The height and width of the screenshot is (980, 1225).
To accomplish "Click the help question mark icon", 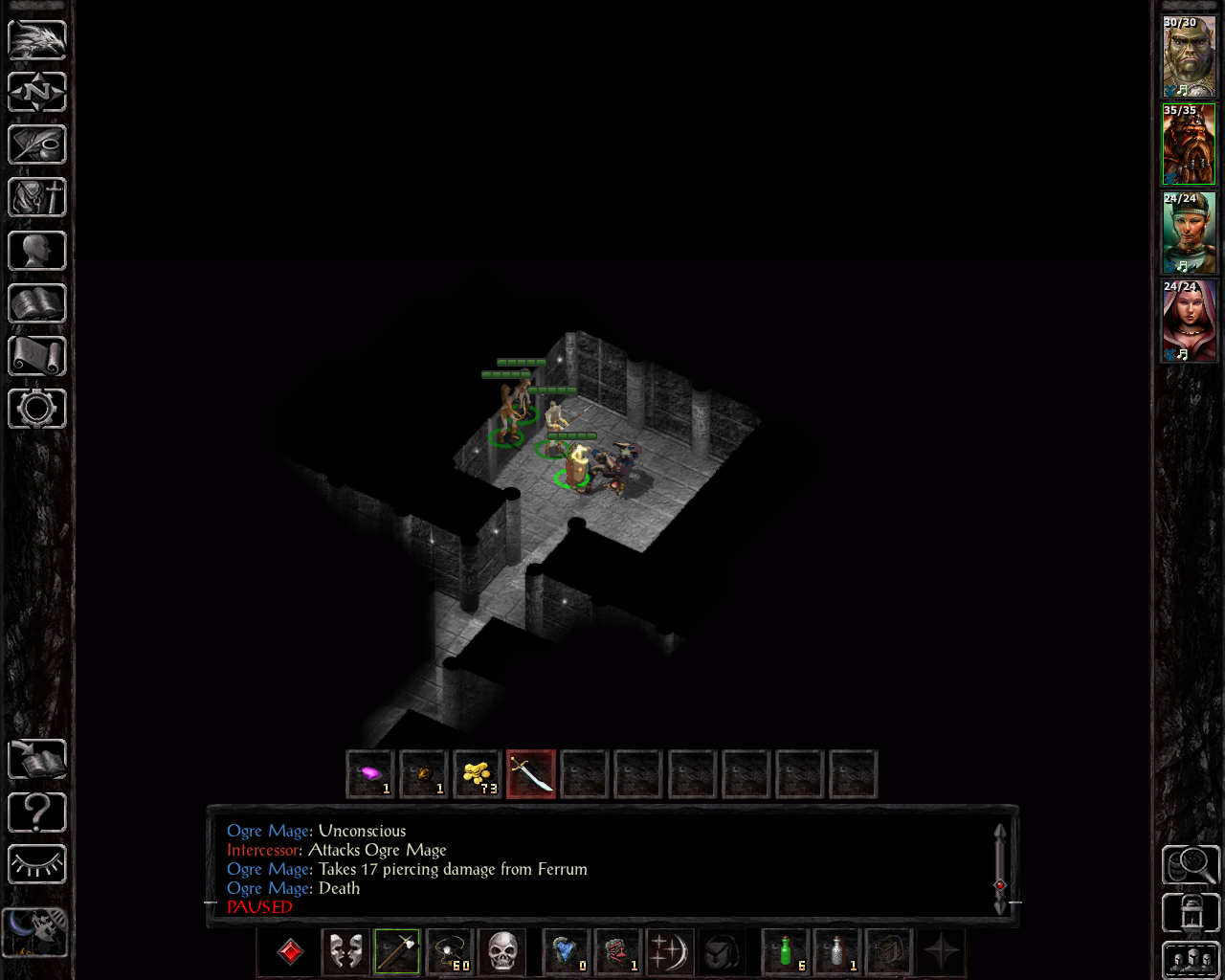I will coord(38,813).
